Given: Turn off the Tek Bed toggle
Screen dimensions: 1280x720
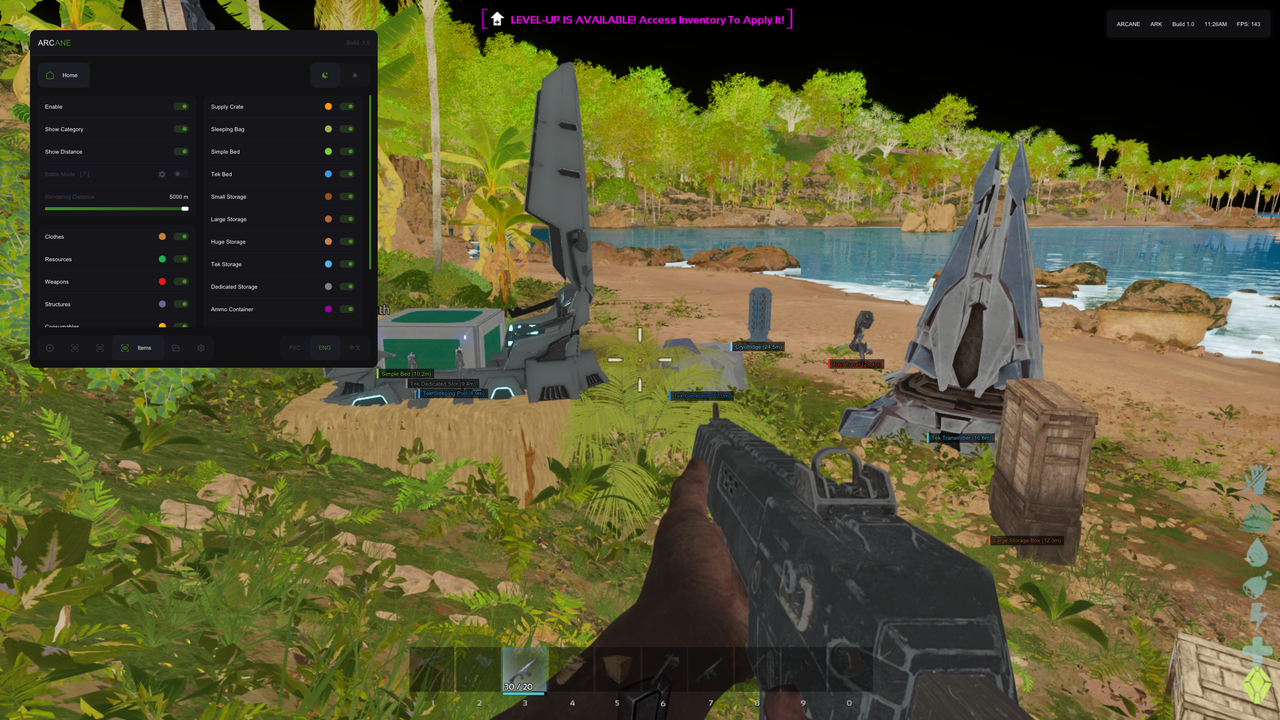Looking at the screenshot, I should pyautogui.click(x=348, y=174).
